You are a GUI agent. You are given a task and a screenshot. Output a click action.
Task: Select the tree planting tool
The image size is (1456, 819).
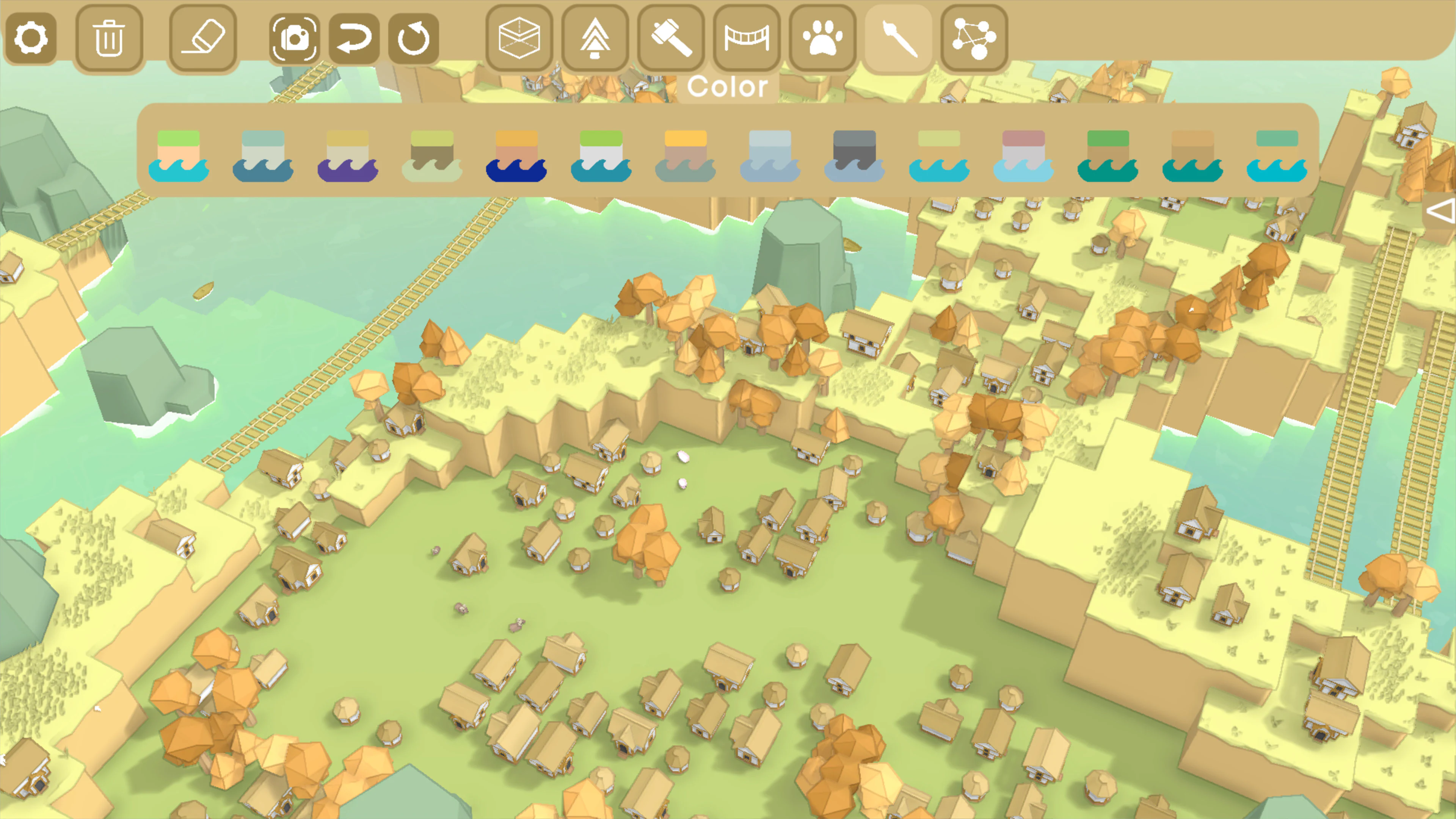click(596, 38)
